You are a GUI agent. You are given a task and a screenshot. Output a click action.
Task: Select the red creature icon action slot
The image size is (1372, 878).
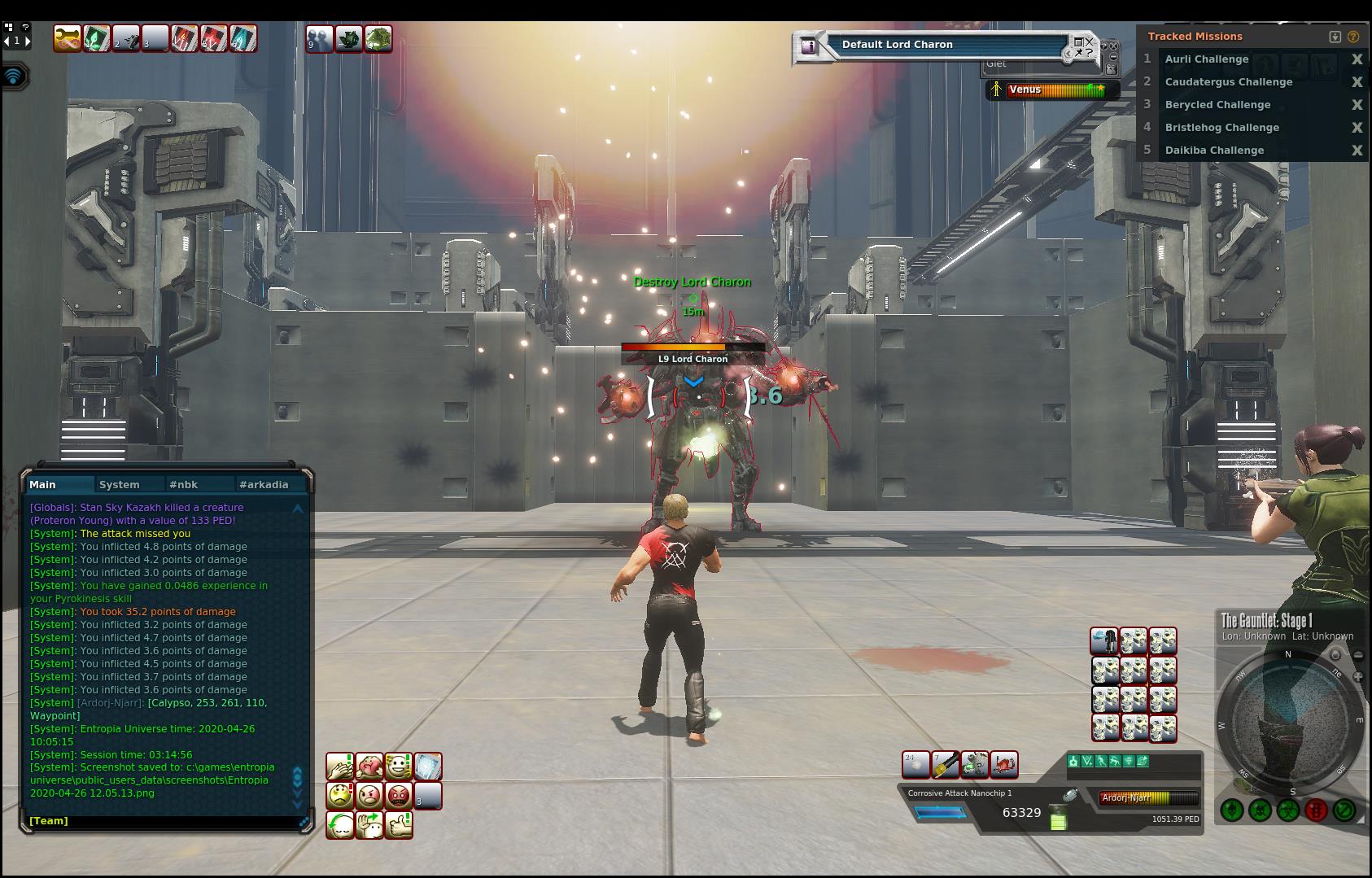pyautogui.click(x=1004, y=764)
